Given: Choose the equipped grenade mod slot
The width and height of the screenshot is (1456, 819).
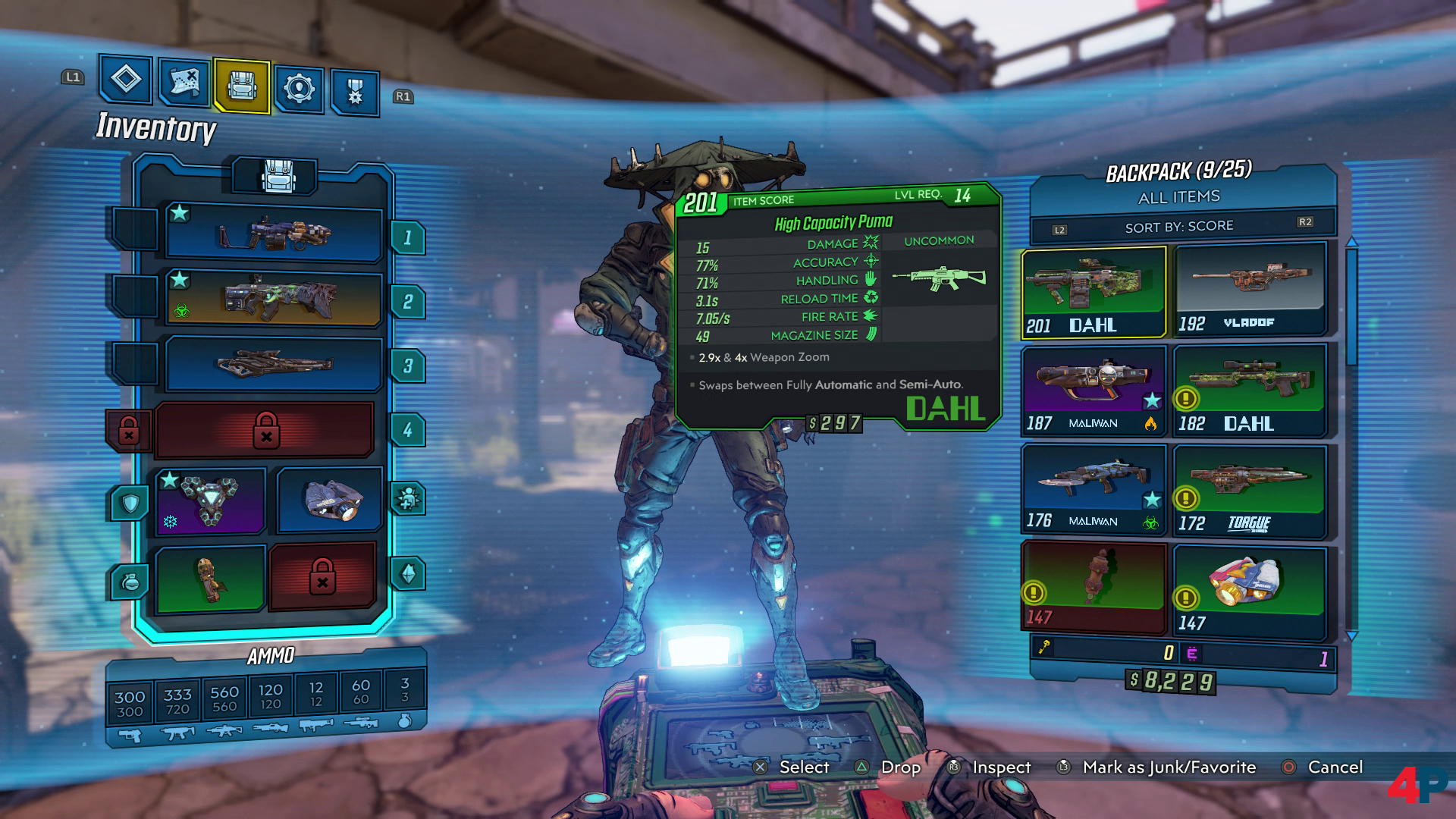Looking at the screenshot, I should 210,579.
